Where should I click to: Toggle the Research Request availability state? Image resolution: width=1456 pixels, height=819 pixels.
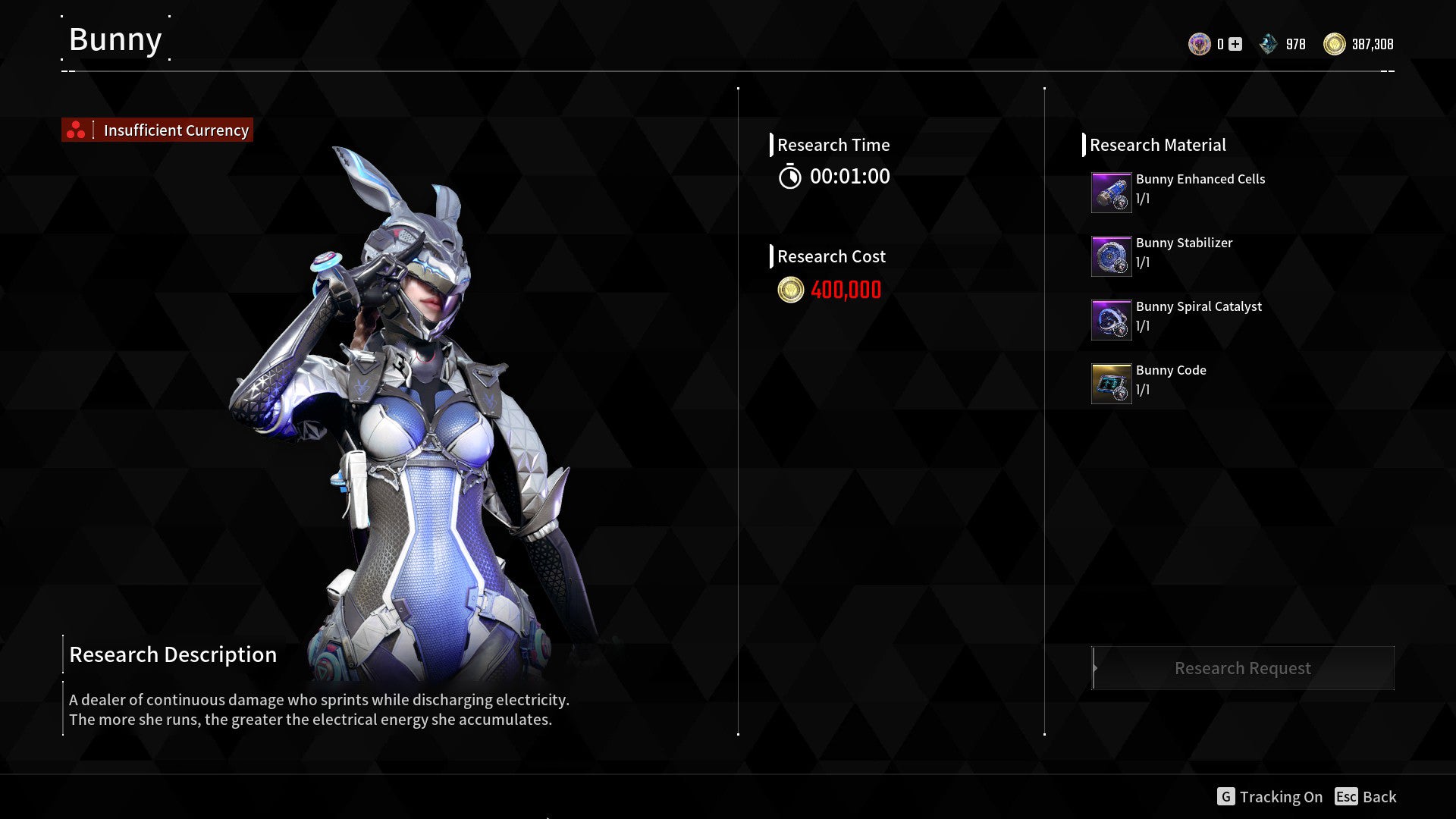point(1242,668)
